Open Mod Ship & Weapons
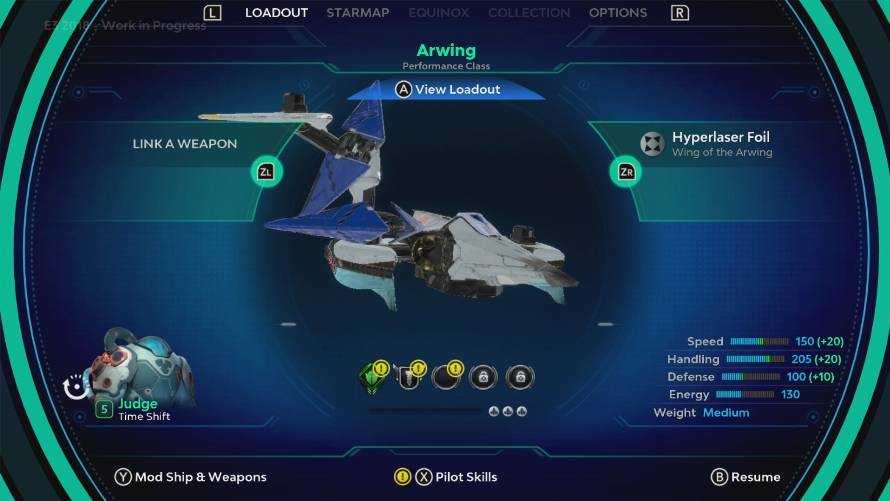 (191, 477)
